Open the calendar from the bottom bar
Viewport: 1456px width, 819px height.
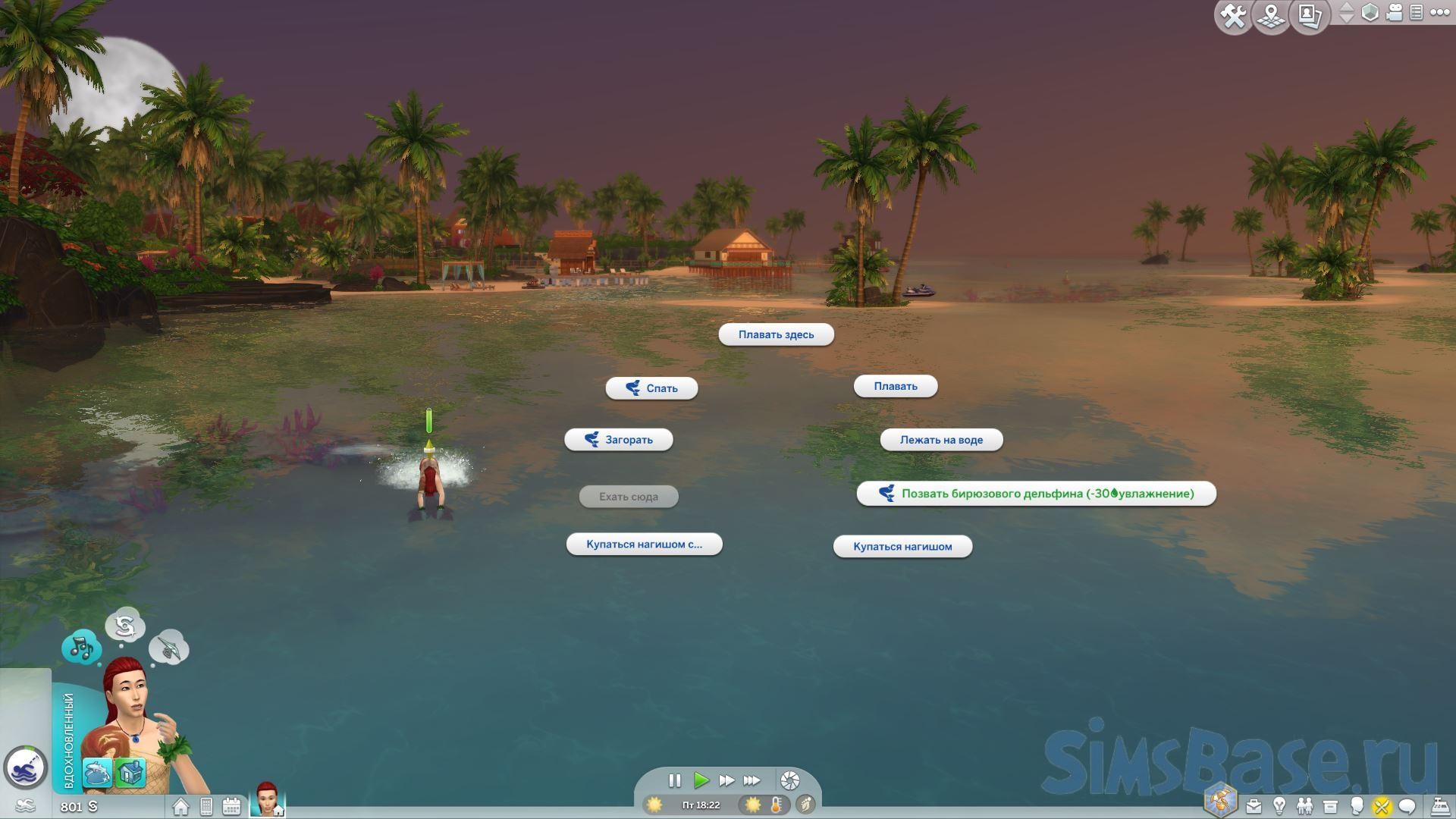click(231, 807)
